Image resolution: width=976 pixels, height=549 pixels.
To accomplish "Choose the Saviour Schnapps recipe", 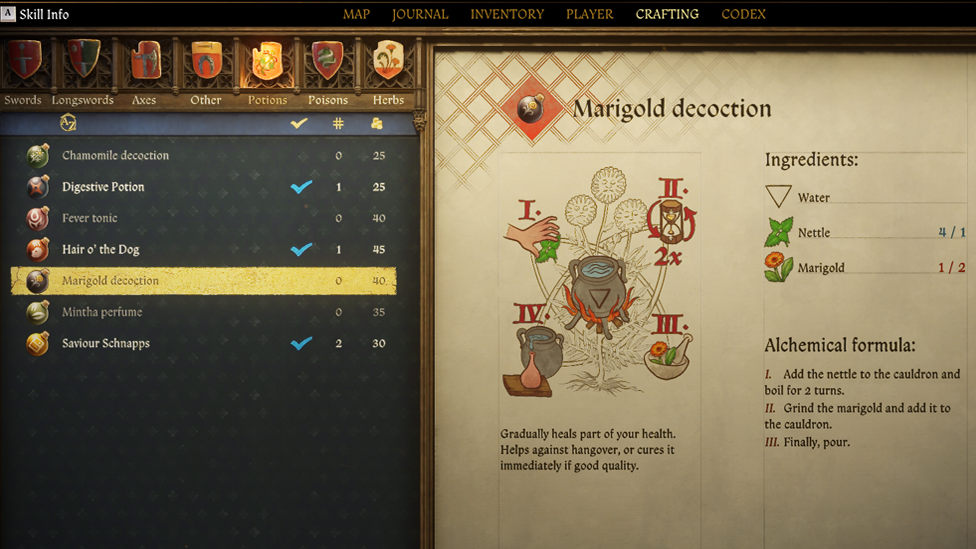I will (x=106, y=343).
